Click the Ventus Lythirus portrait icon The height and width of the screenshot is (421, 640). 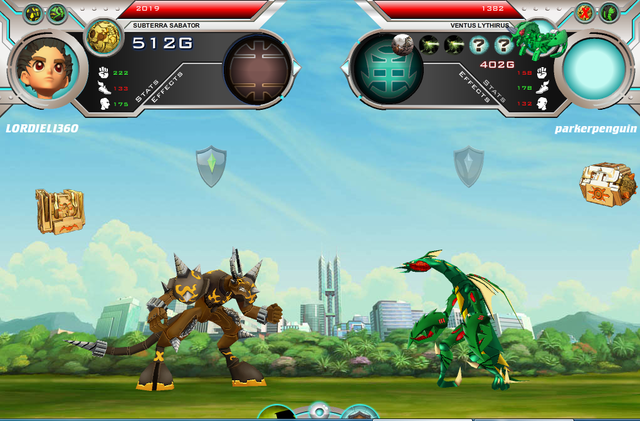pos(539,40)
